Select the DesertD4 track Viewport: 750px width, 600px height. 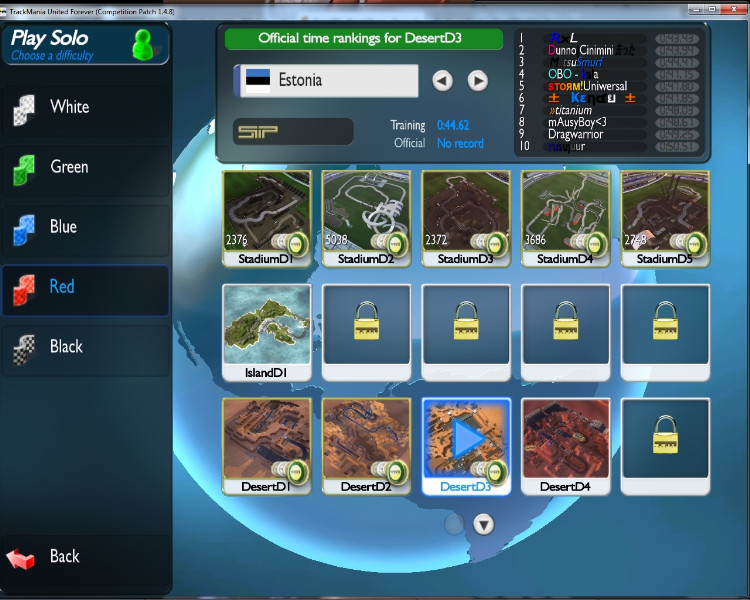[x=566, y=442]
